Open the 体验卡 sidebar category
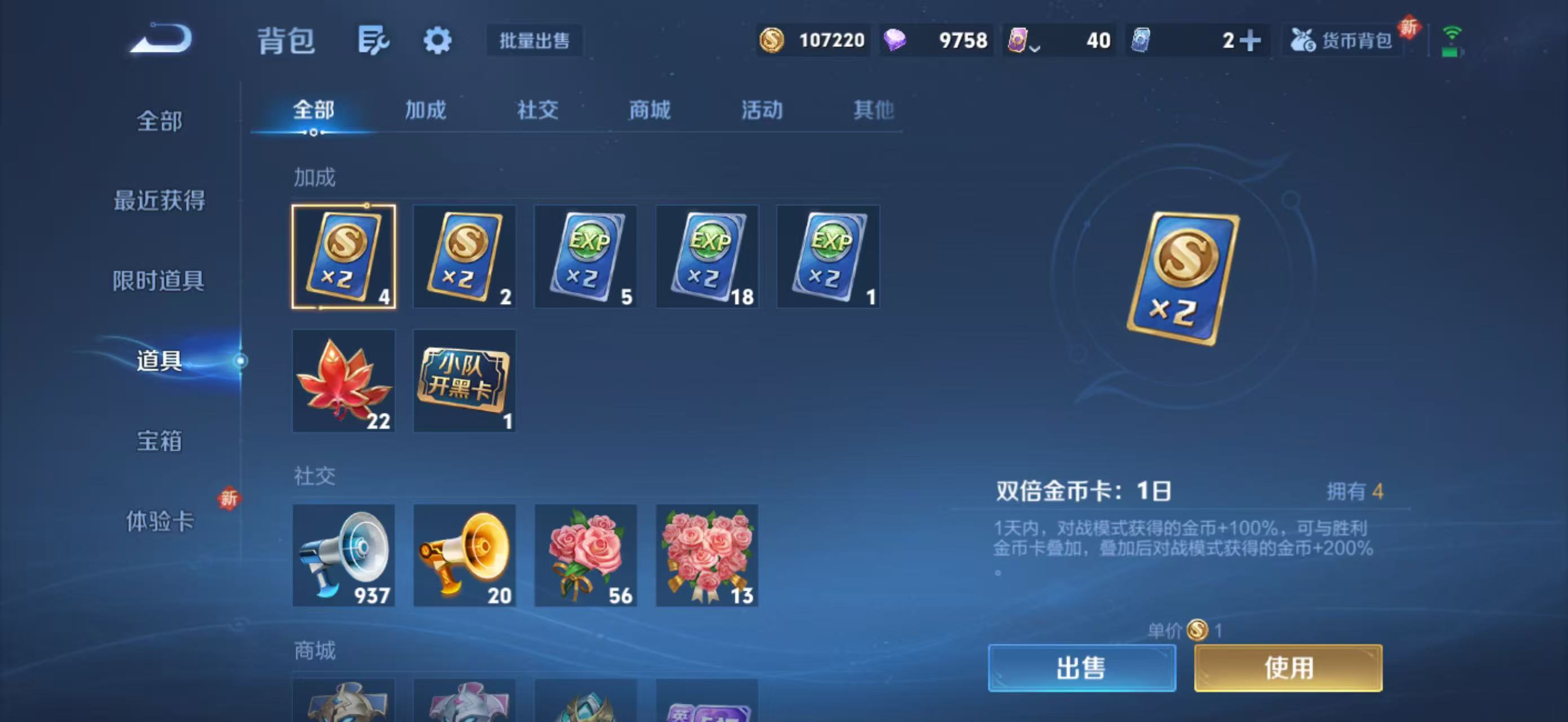The height and width of the screenshot is (722, 1568). point(160,523)
